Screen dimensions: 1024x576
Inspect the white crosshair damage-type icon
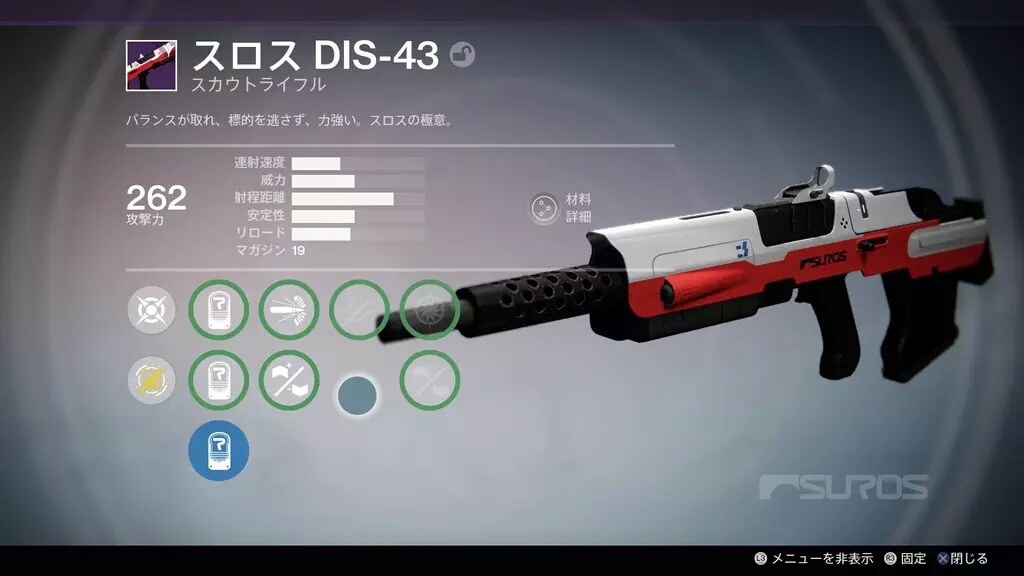point(152,310)
